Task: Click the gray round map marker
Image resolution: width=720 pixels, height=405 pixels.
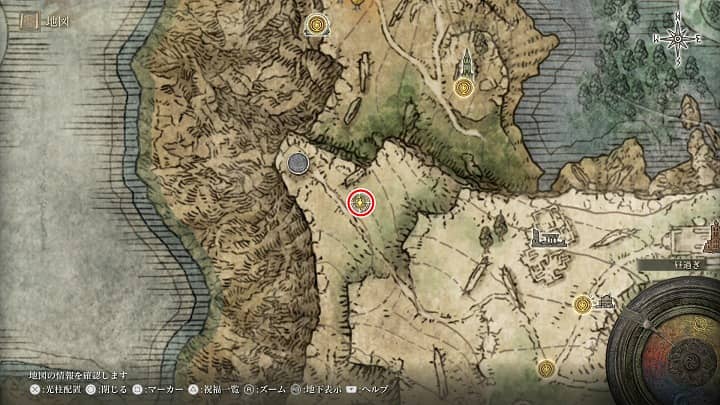Action: click(297, 162)
